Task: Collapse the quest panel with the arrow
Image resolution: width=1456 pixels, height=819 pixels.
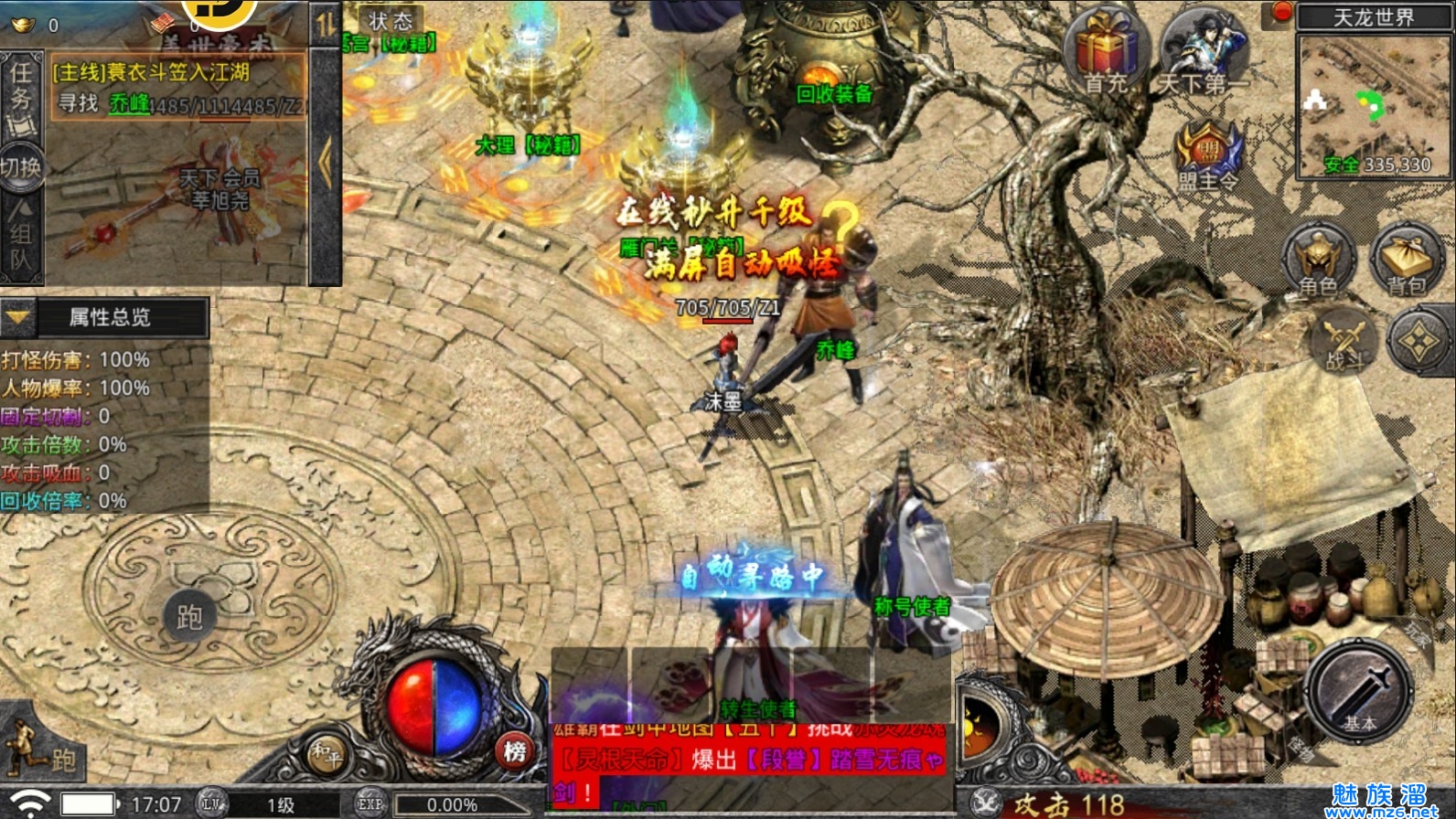Action: [326, 163]
